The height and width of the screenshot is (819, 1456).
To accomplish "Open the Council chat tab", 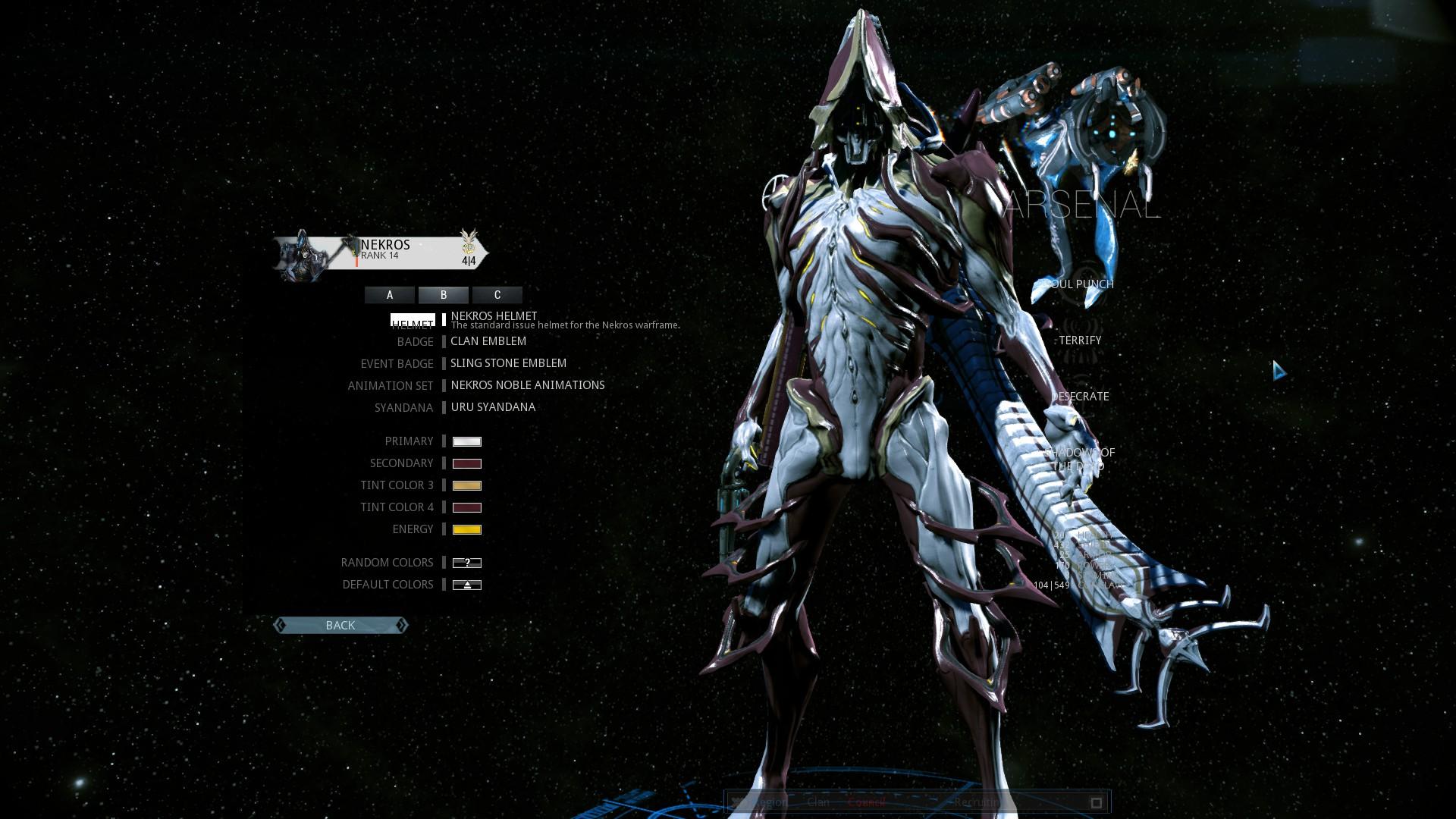I will 866,802.
